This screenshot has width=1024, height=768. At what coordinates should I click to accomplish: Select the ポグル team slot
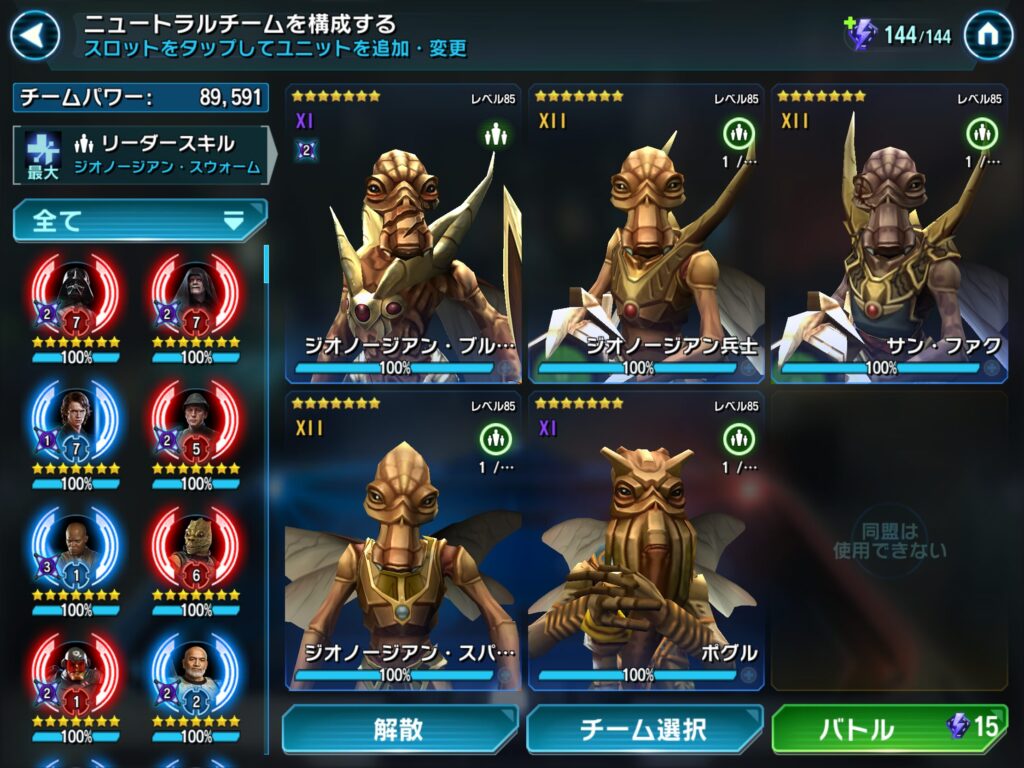point(646,541)
